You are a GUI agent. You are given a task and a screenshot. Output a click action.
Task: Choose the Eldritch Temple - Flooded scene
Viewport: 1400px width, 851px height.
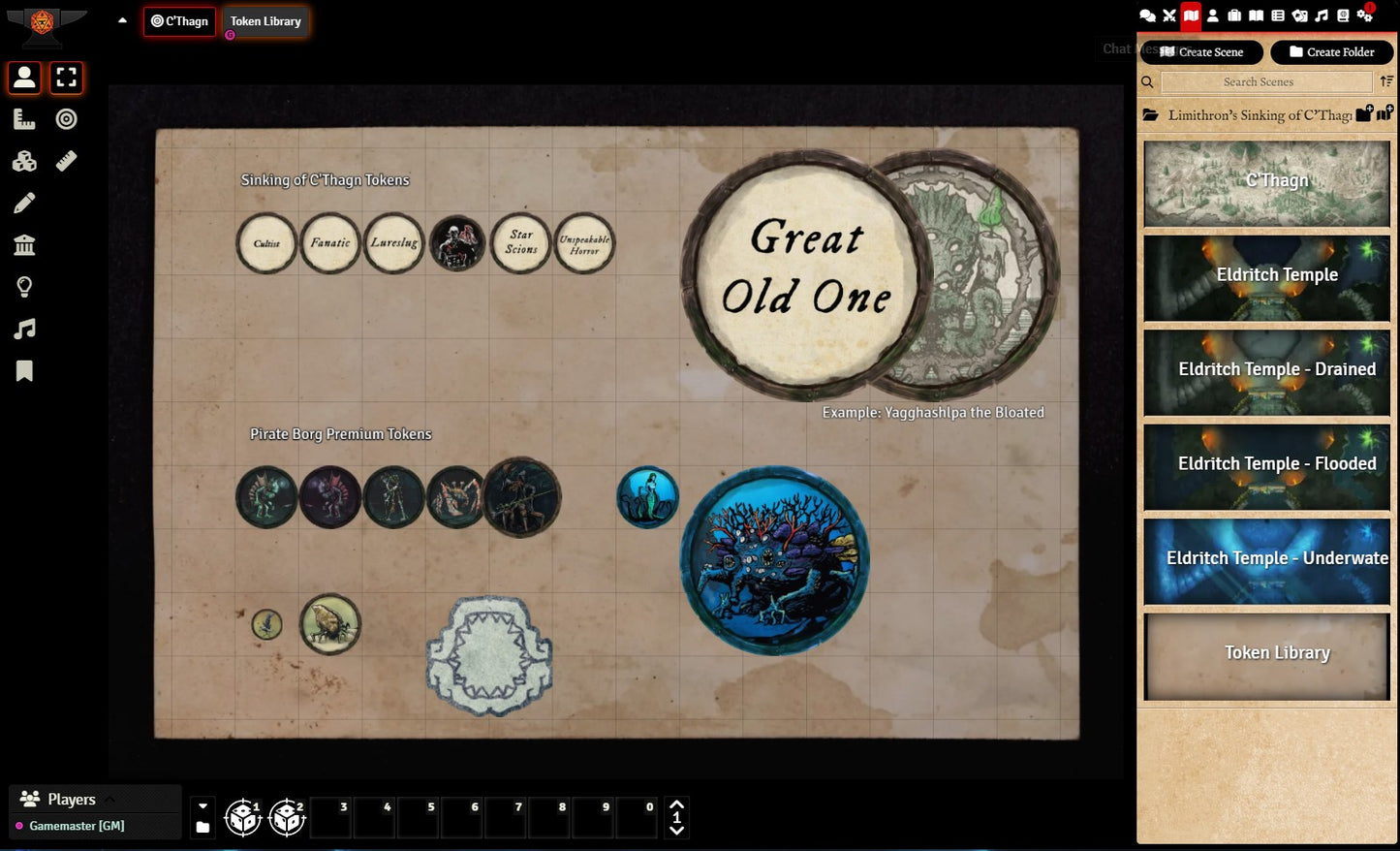pyautogui.click(x=1266, y=466)
